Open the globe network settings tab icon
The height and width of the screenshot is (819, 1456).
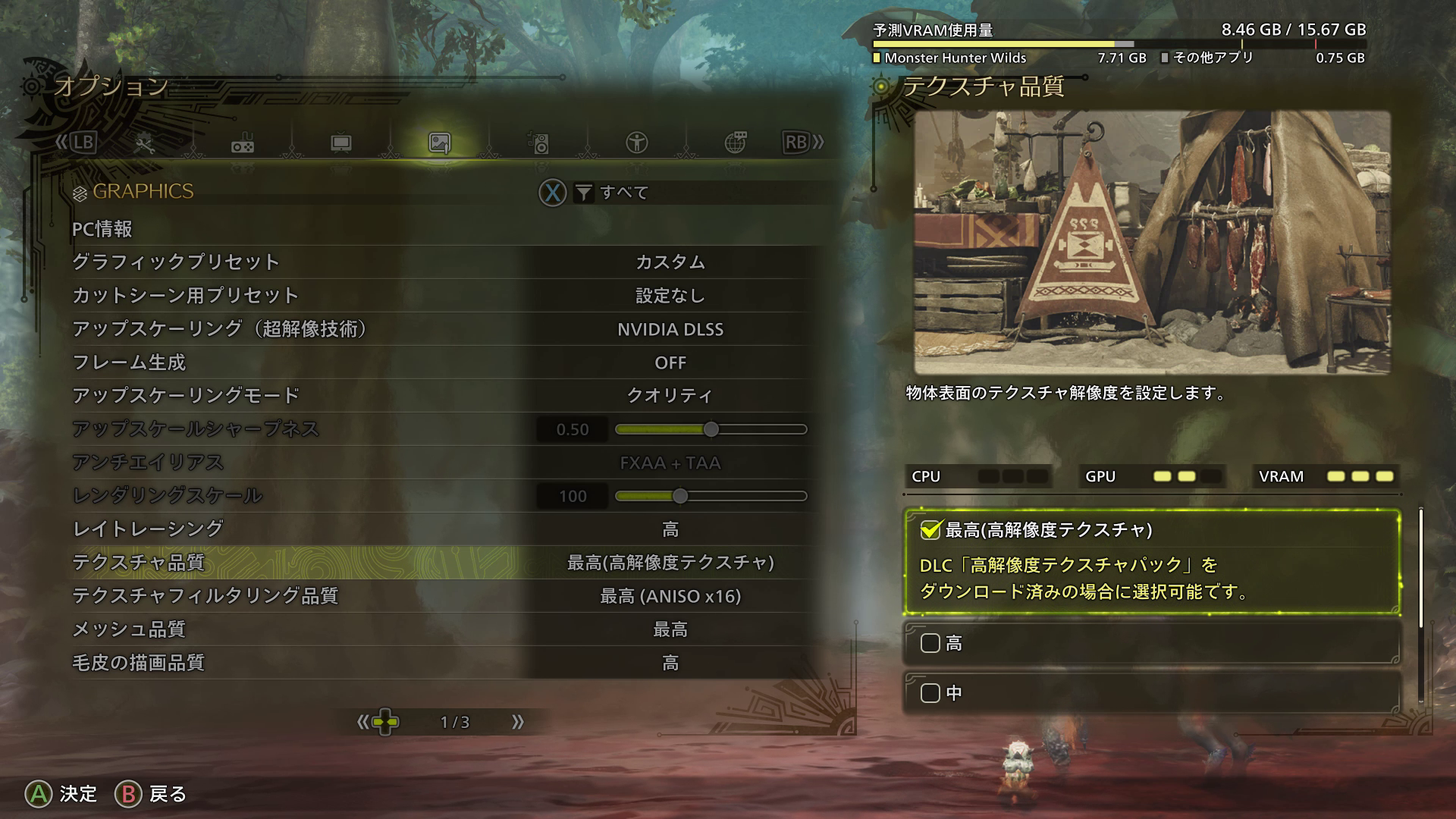736,142
